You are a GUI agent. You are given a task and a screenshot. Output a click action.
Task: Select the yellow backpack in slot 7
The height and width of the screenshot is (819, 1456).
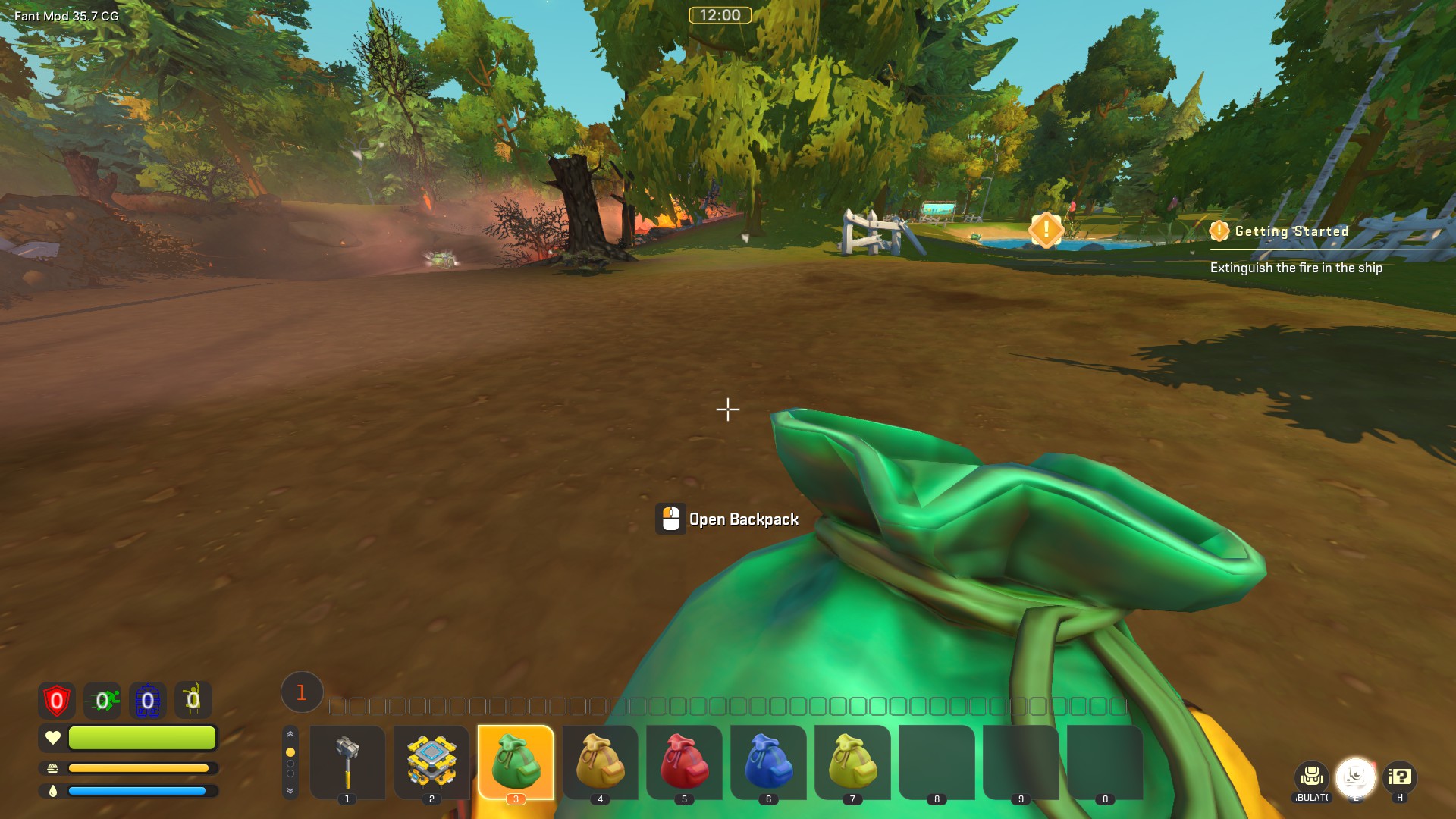pos(852,761)
